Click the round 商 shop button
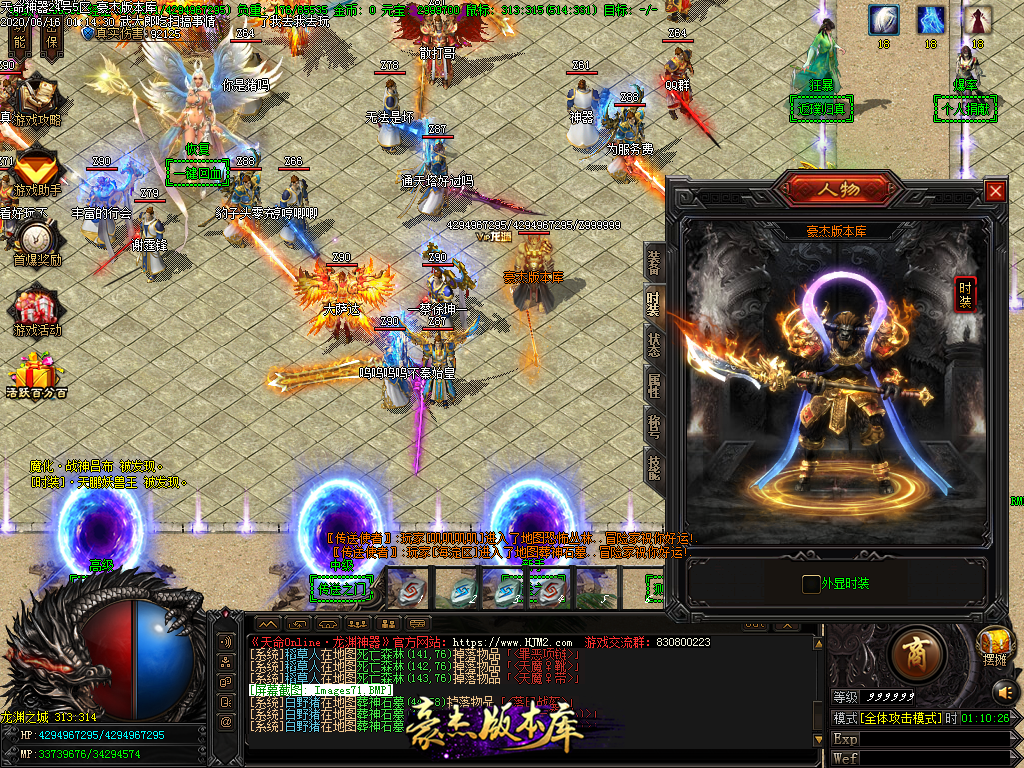The height and width of the screenshot is (768, 1024). [x=914, y=654]
